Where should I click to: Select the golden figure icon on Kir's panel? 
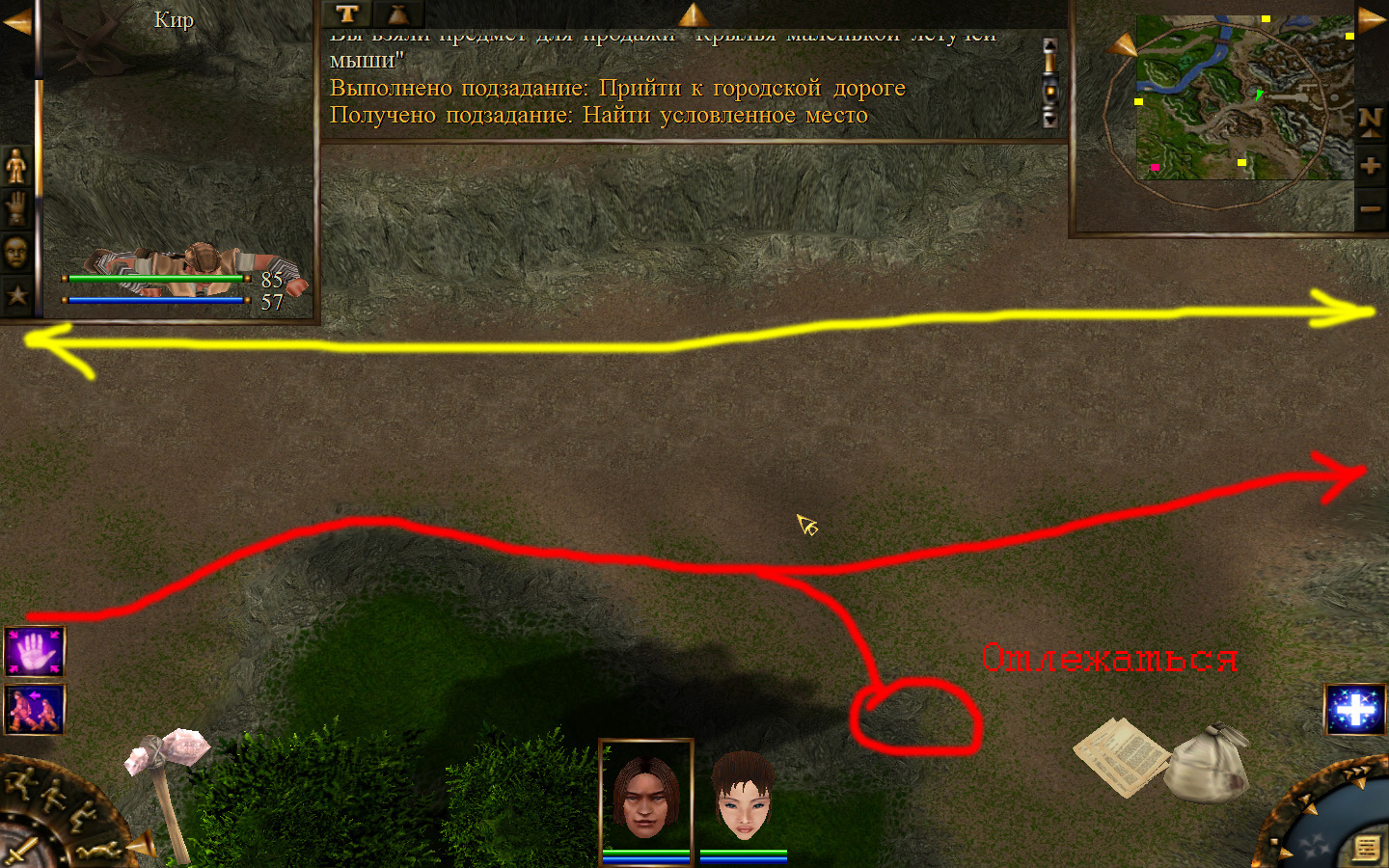pyautogui.click(x=16, y=167)
